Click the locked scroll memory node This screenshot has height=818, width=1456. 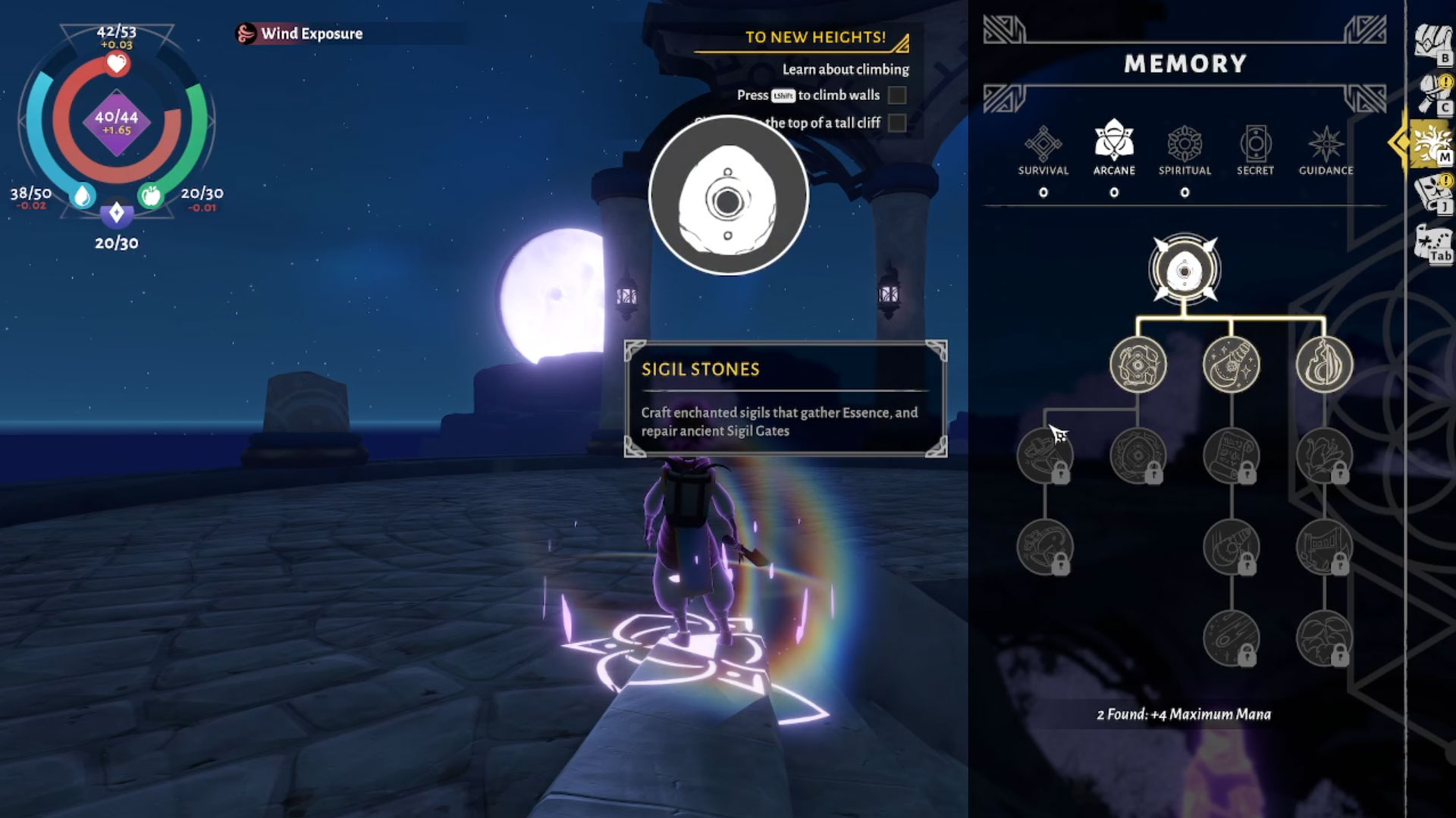[x=1231, y=456]
